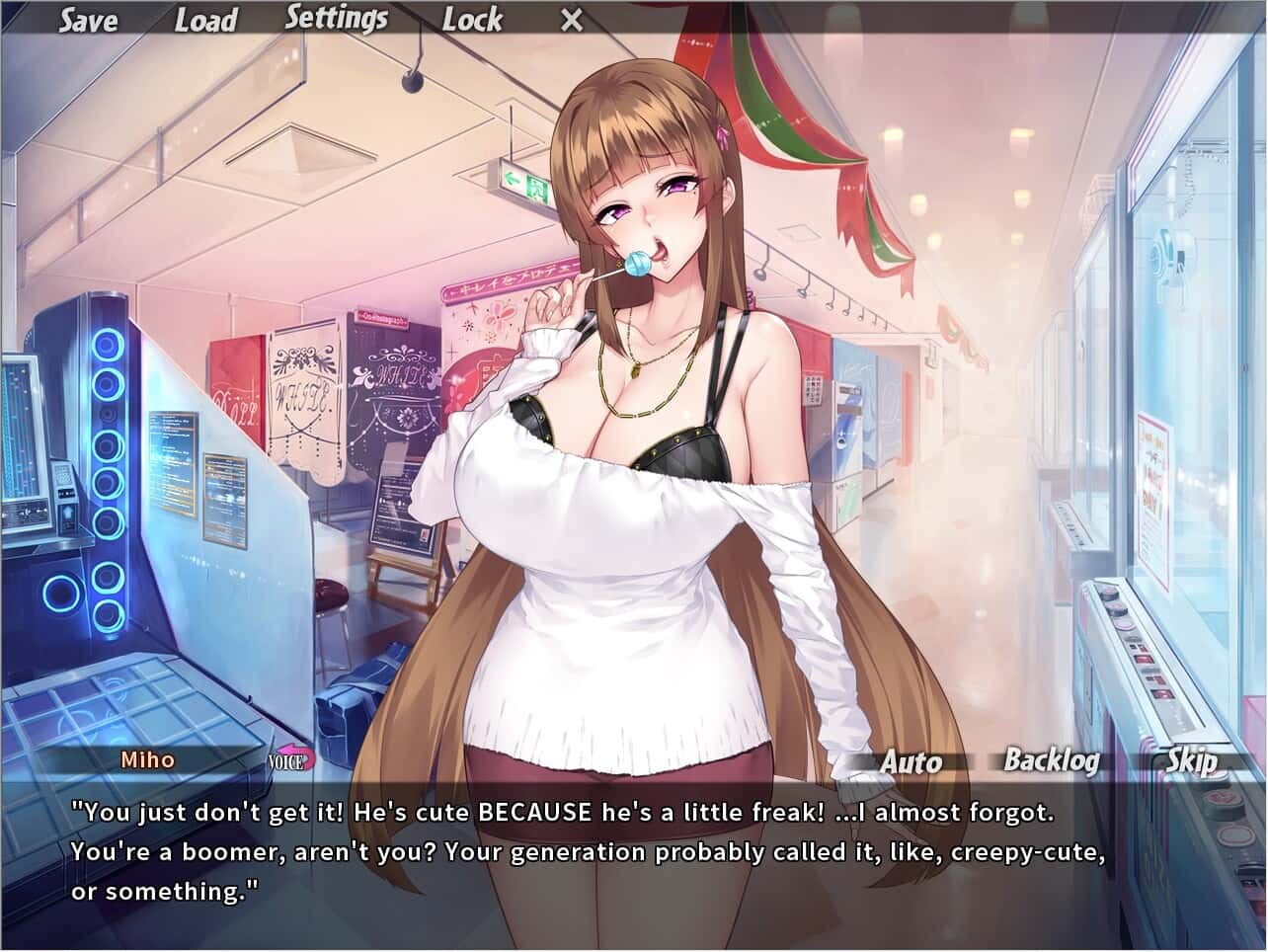
Task: Open the Save menu
Action: 87,21
